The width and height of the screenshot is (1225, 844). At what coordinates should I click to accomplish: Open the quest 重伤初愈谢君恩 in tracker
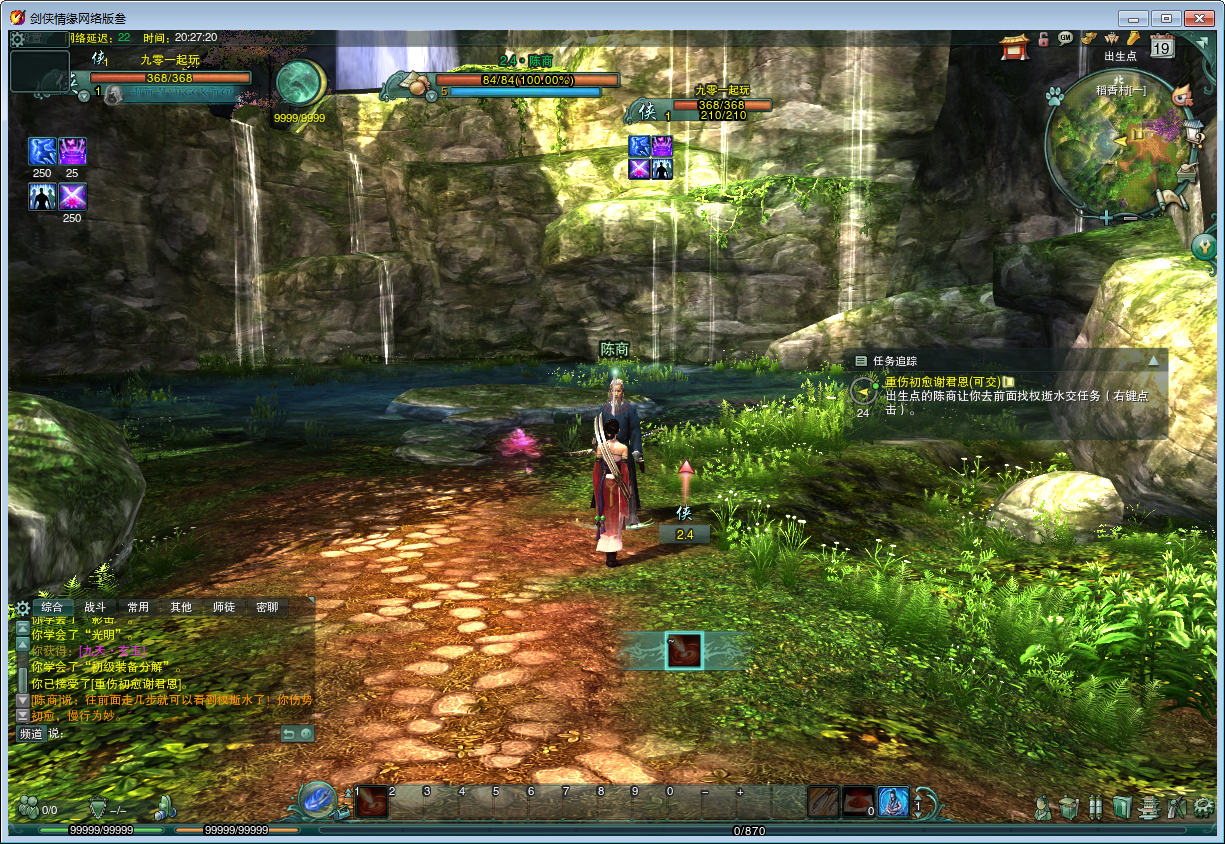(x=940, y=381)
